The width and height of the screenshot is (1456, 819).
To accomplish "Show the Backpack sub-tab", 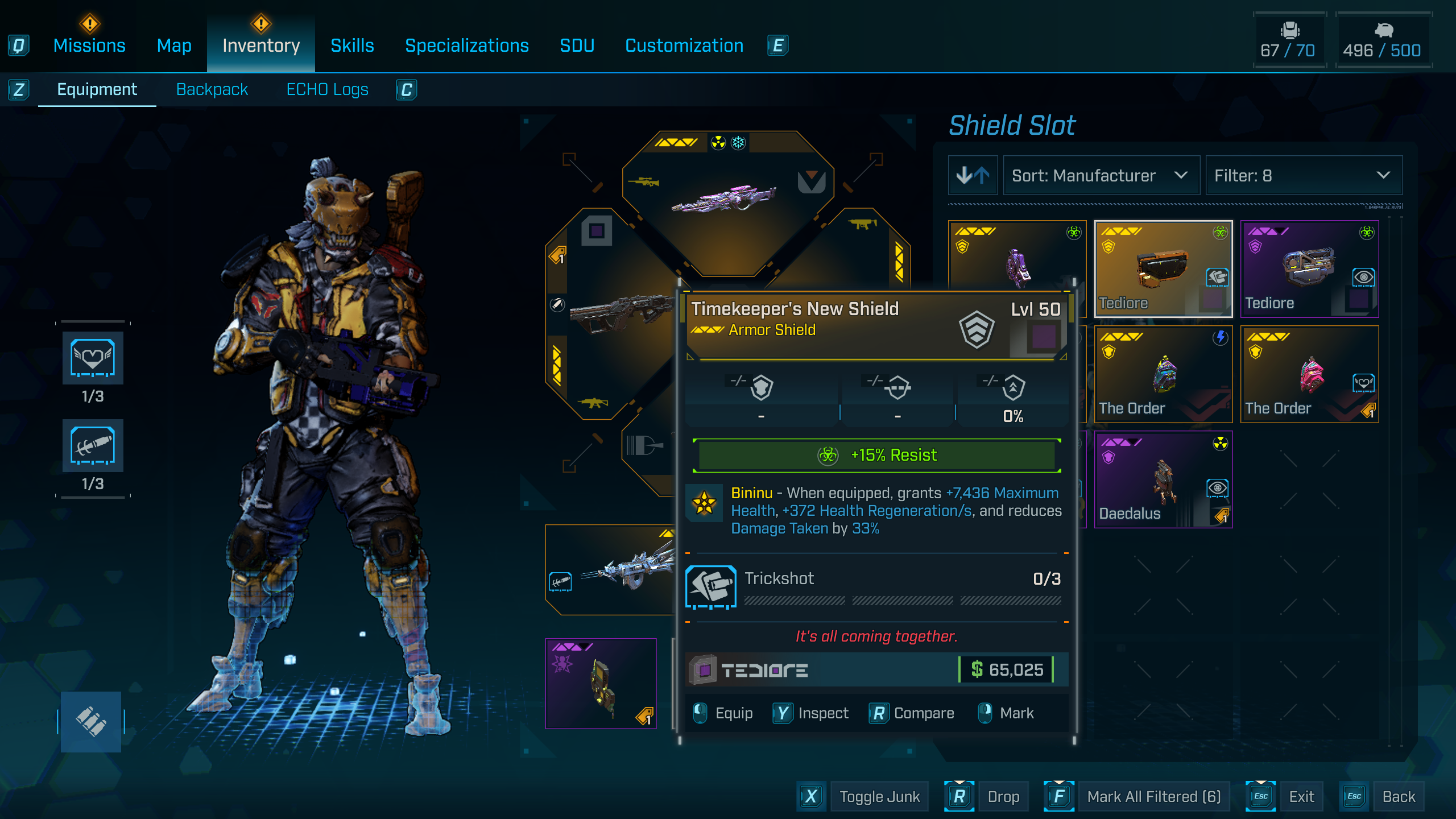I will (212, 89).
